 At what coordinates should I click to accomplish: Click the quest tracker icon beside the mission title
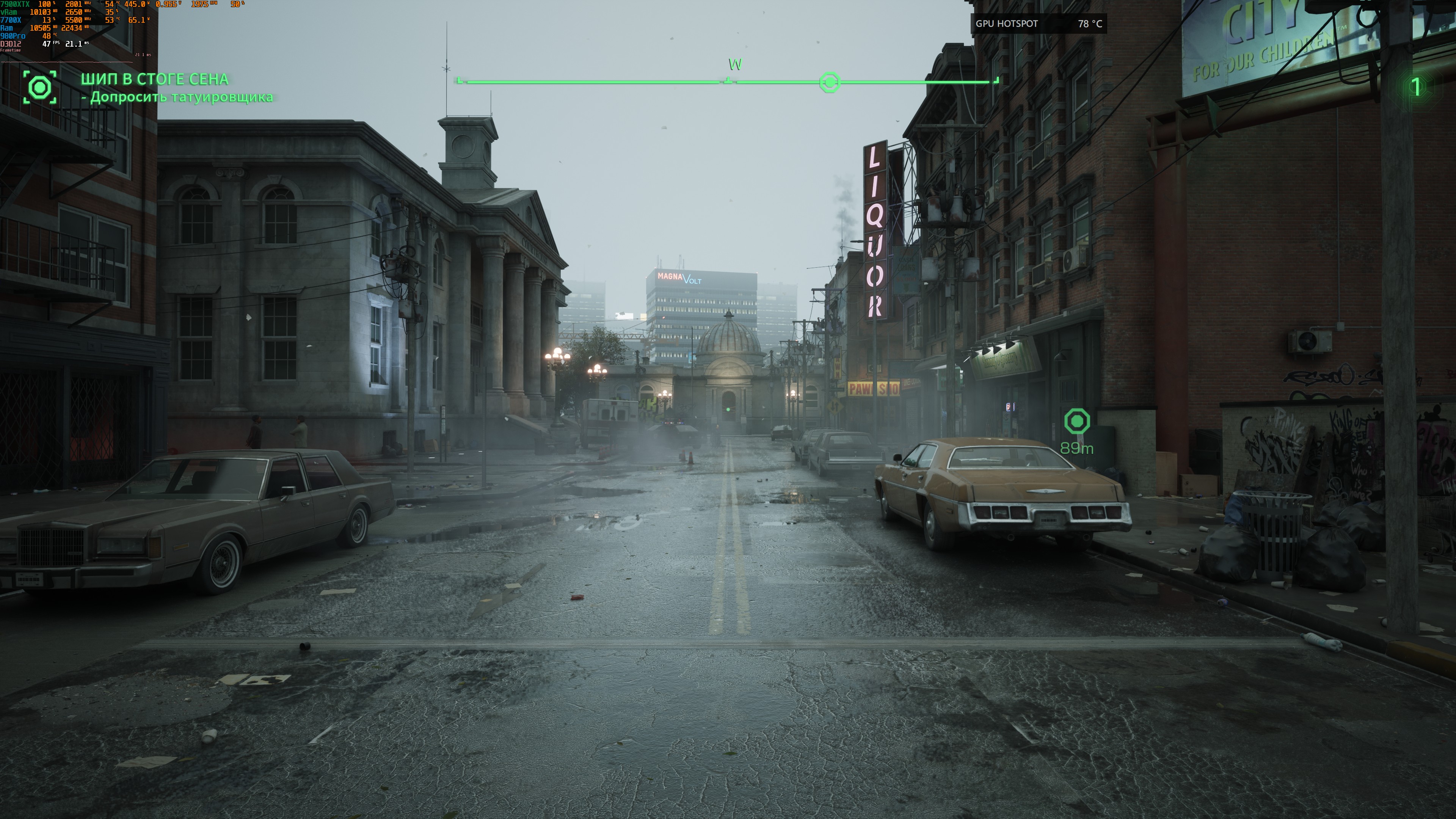point(39,87)
